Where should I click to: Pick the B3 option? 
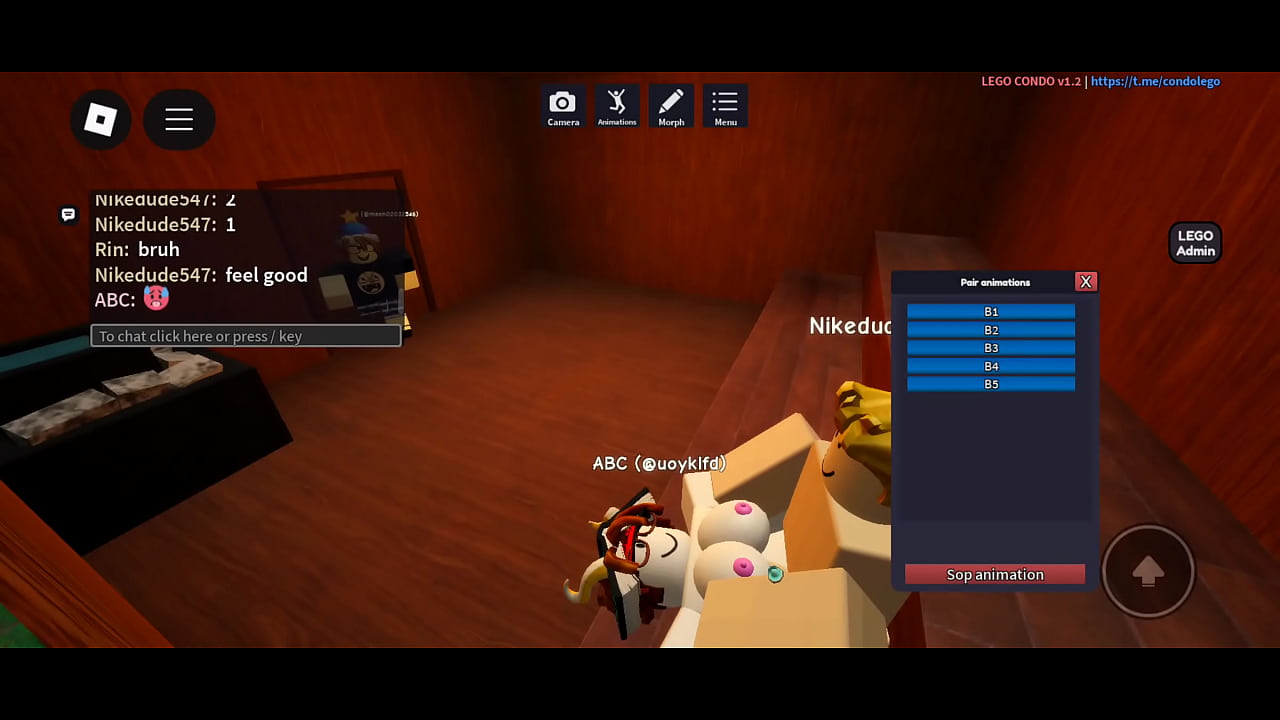991,348
